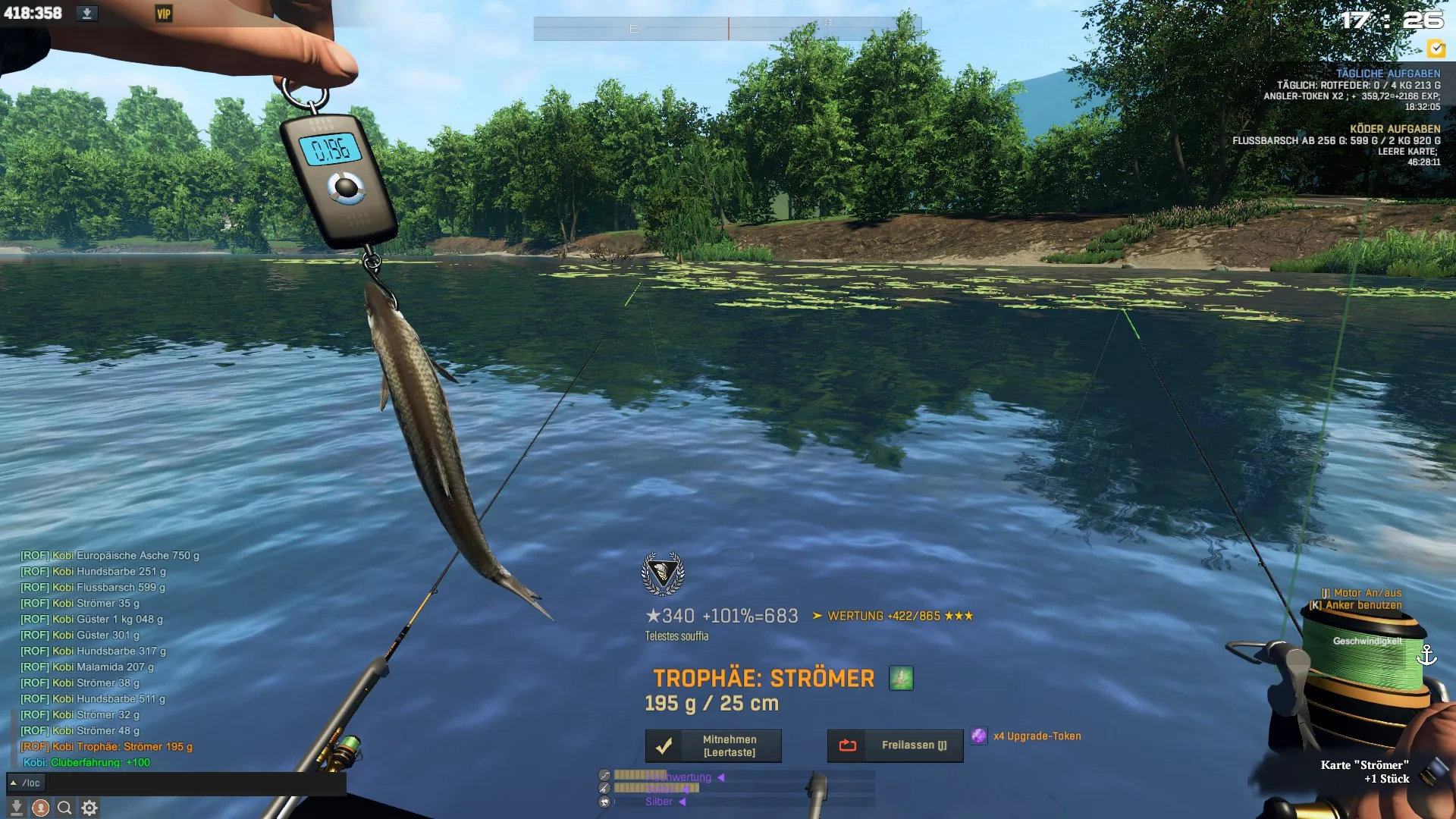1456x819 pixels.
Task: Click the Trophäe: Strömer 195 g chat entry
Action: coord(121,746)
